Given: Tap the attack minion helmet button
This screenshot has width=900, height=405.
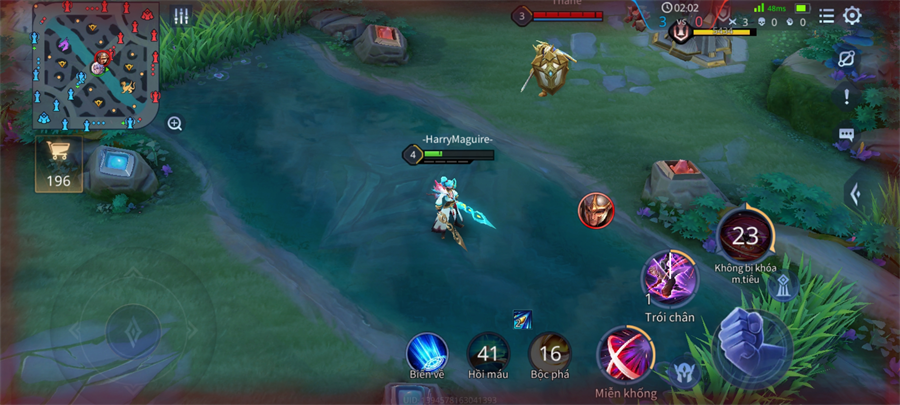Looking at the screenshot, I should point(685,373).
